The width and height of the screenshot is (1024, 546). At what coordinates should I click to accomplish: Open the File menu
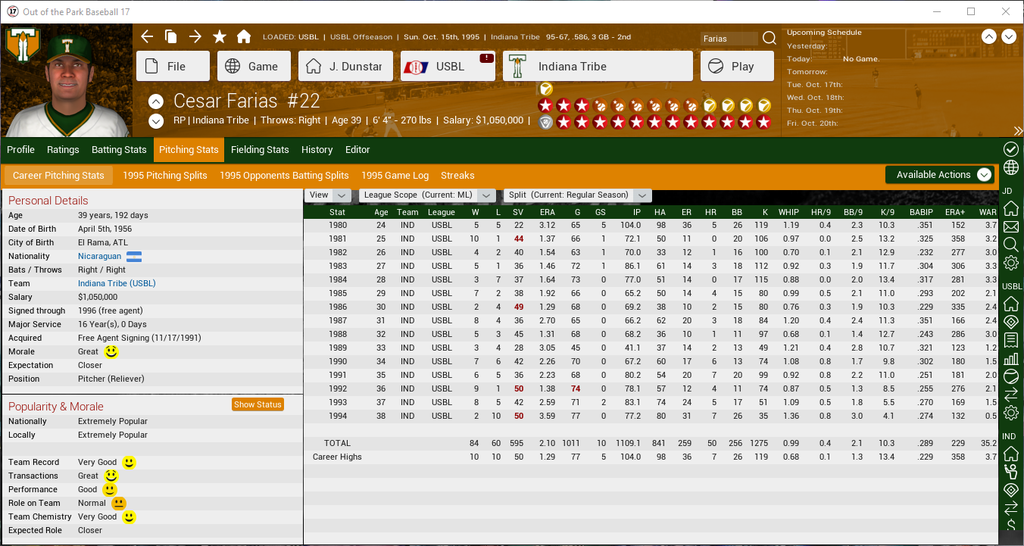(x=173, y=66)
